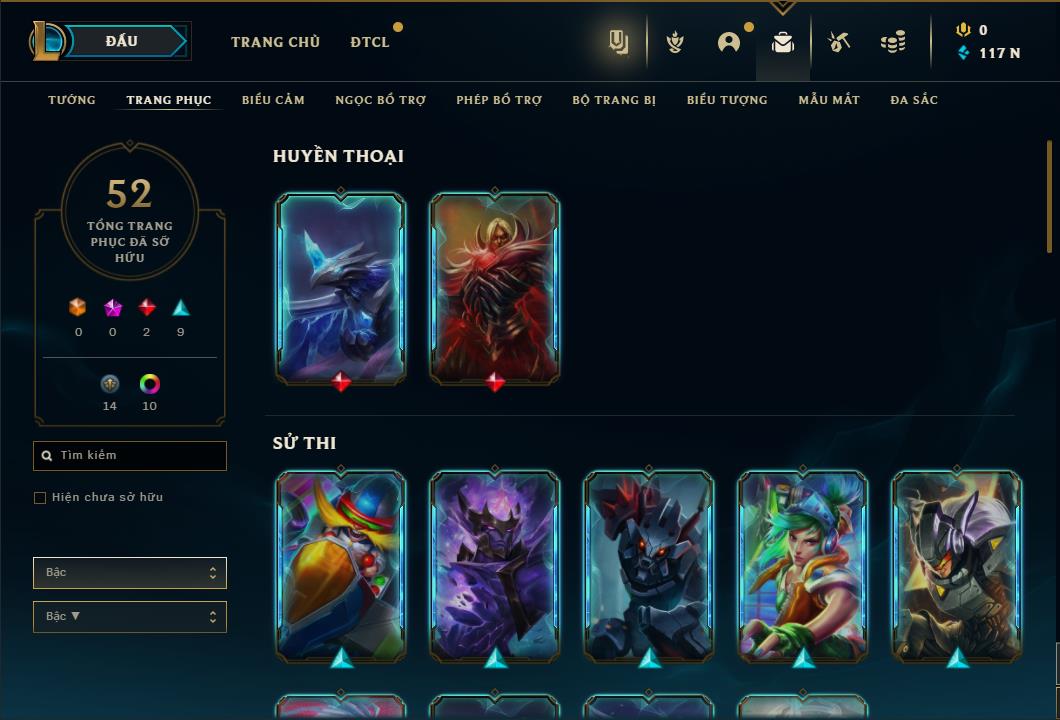This screenshot has width=1060, height=720.
Task: Toggle the Hiện chưa sở hữu checkbox
Action: click(40, 498)
